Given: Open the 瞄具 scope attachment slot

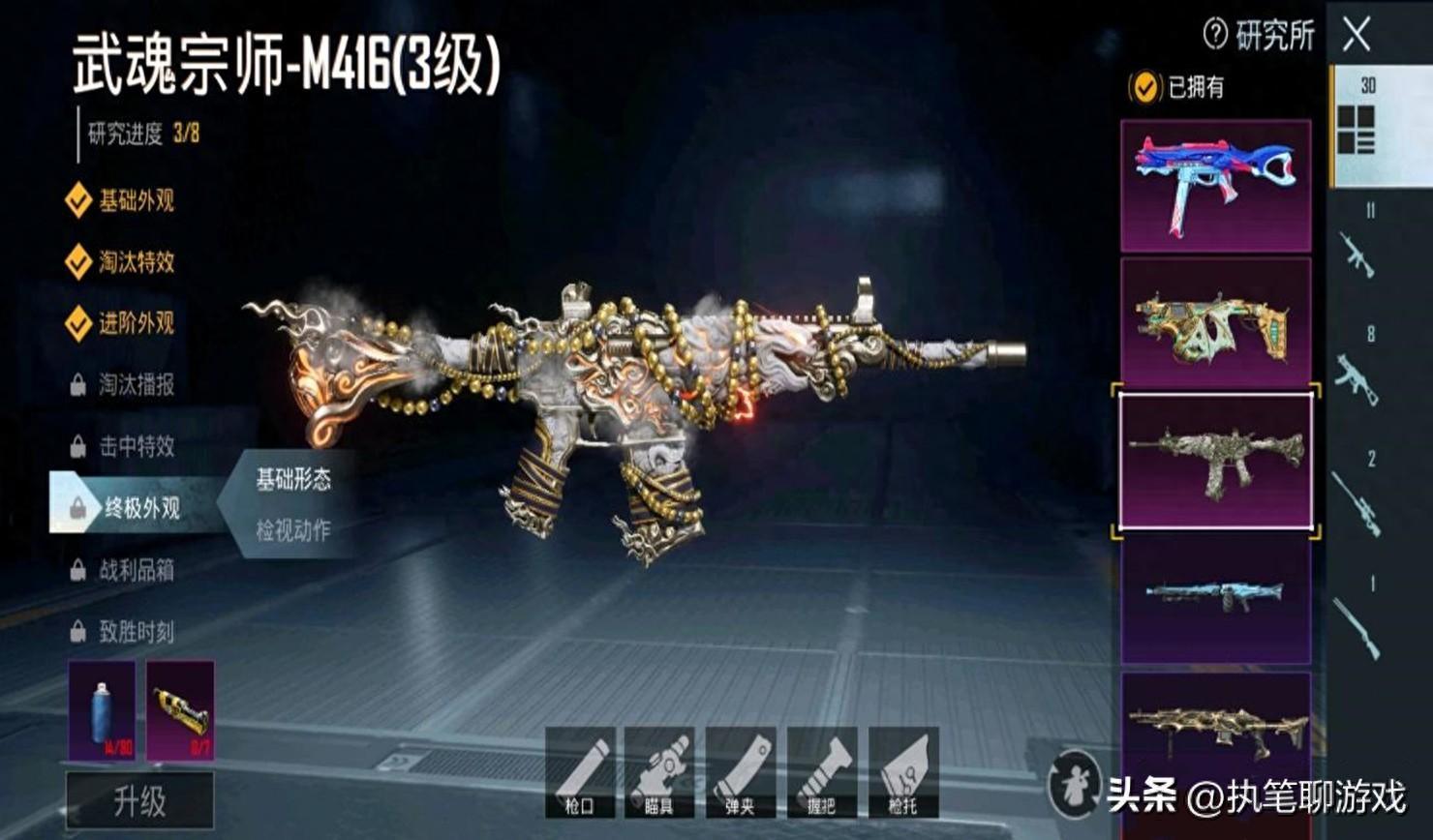Looking at the screenshot, I should [659, 771].
